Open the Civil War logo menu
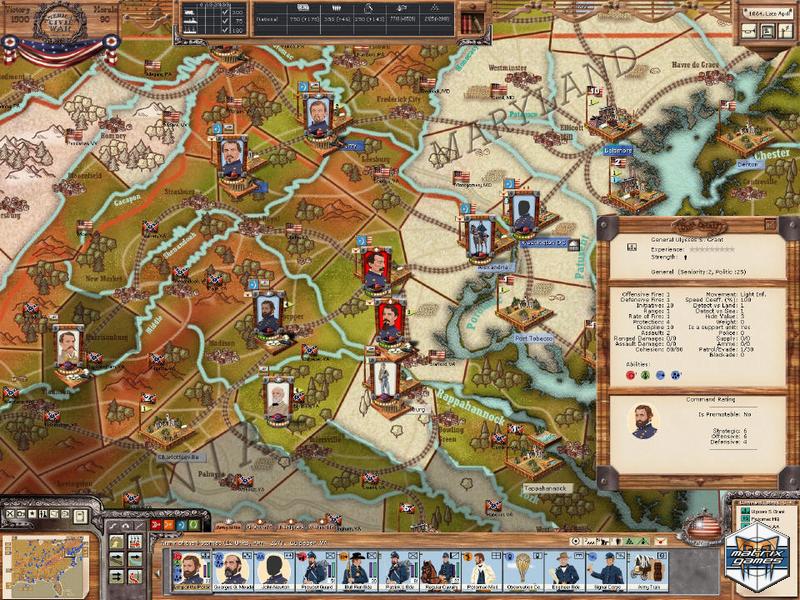The width and height of the screenshot is (800, 600). (x=38, y=24)
